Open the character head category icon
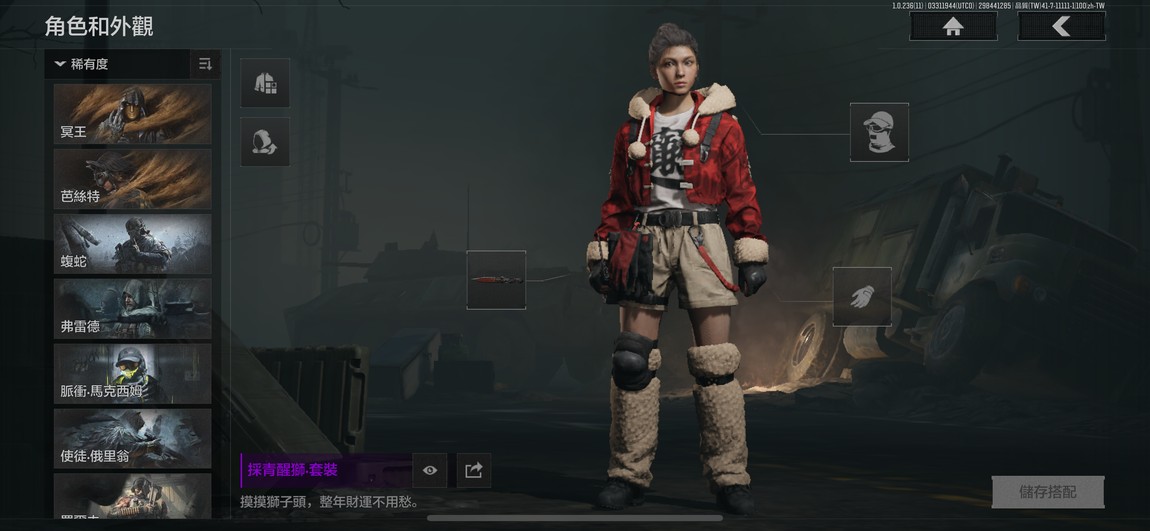The width and height of the screenshot is (1150, 531). click(265, 142)
